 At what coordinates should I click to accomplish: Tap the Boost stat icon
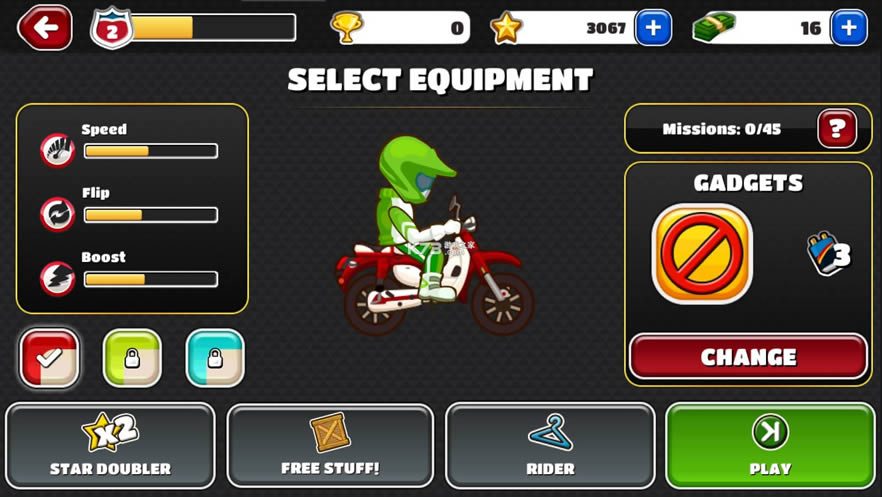coord(58,278)
